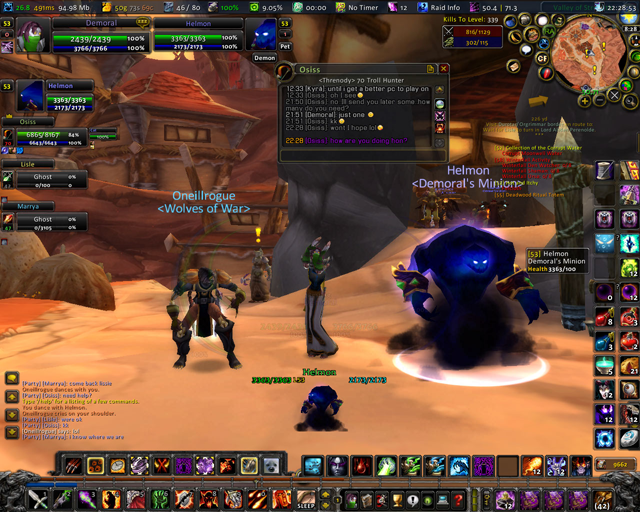Viewport: 640px width, 512px height.
Task: Select party member Lisle ghost frame
Action: (46, 176)
